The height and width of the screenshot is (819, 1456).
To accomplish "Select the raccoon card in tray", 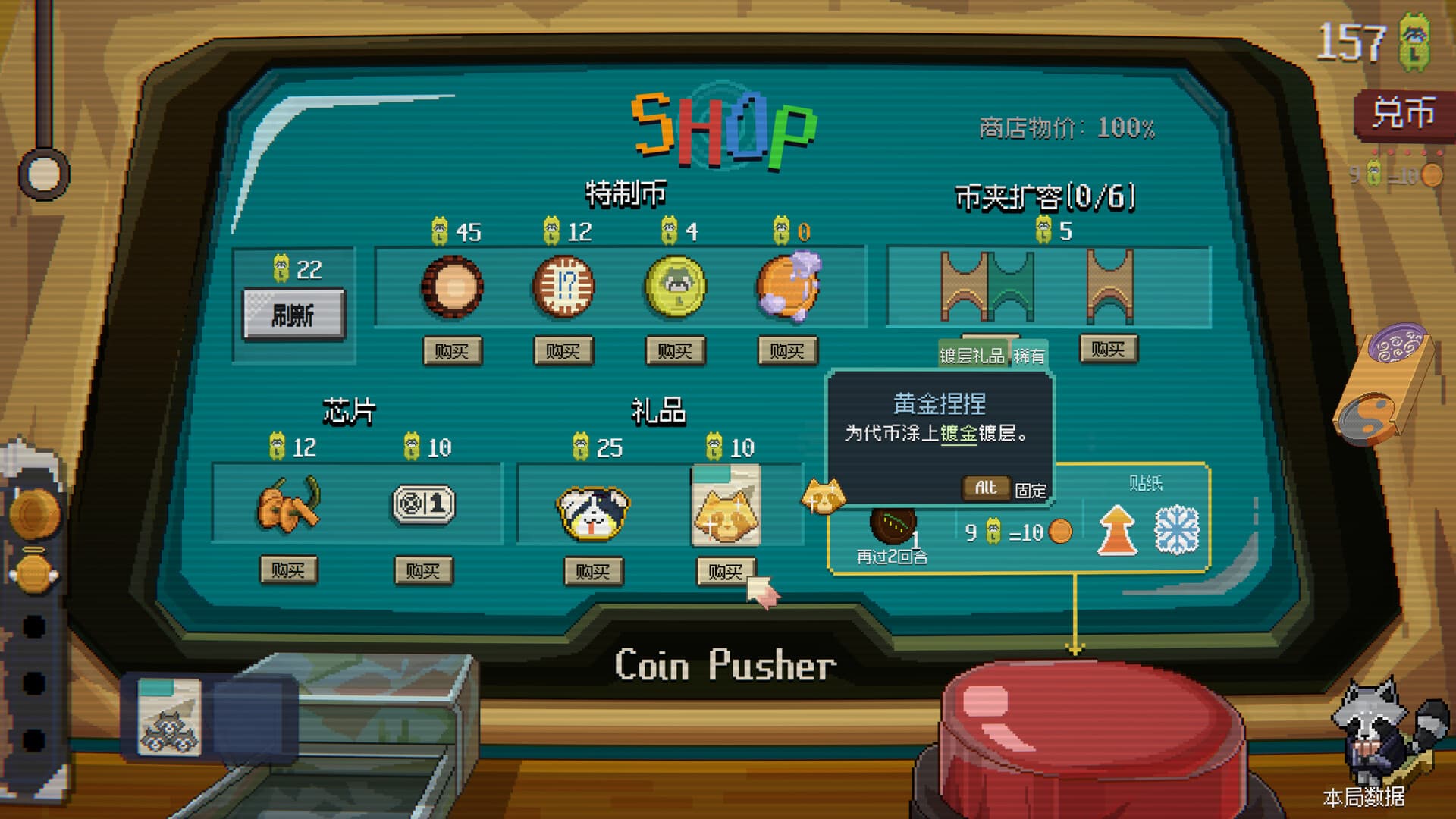I will pos(170,717).
